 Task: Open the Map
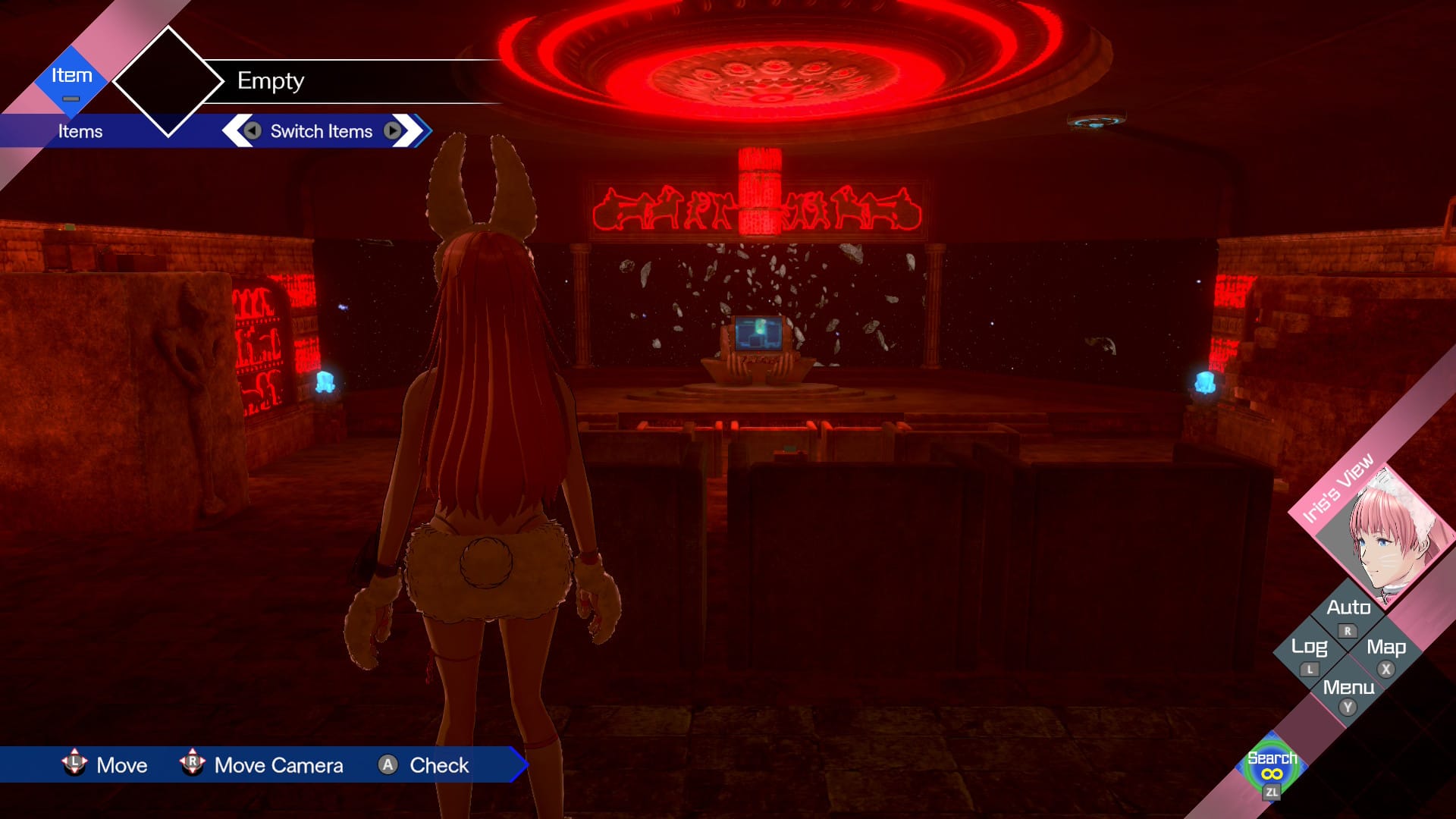tap(1385, 652)
